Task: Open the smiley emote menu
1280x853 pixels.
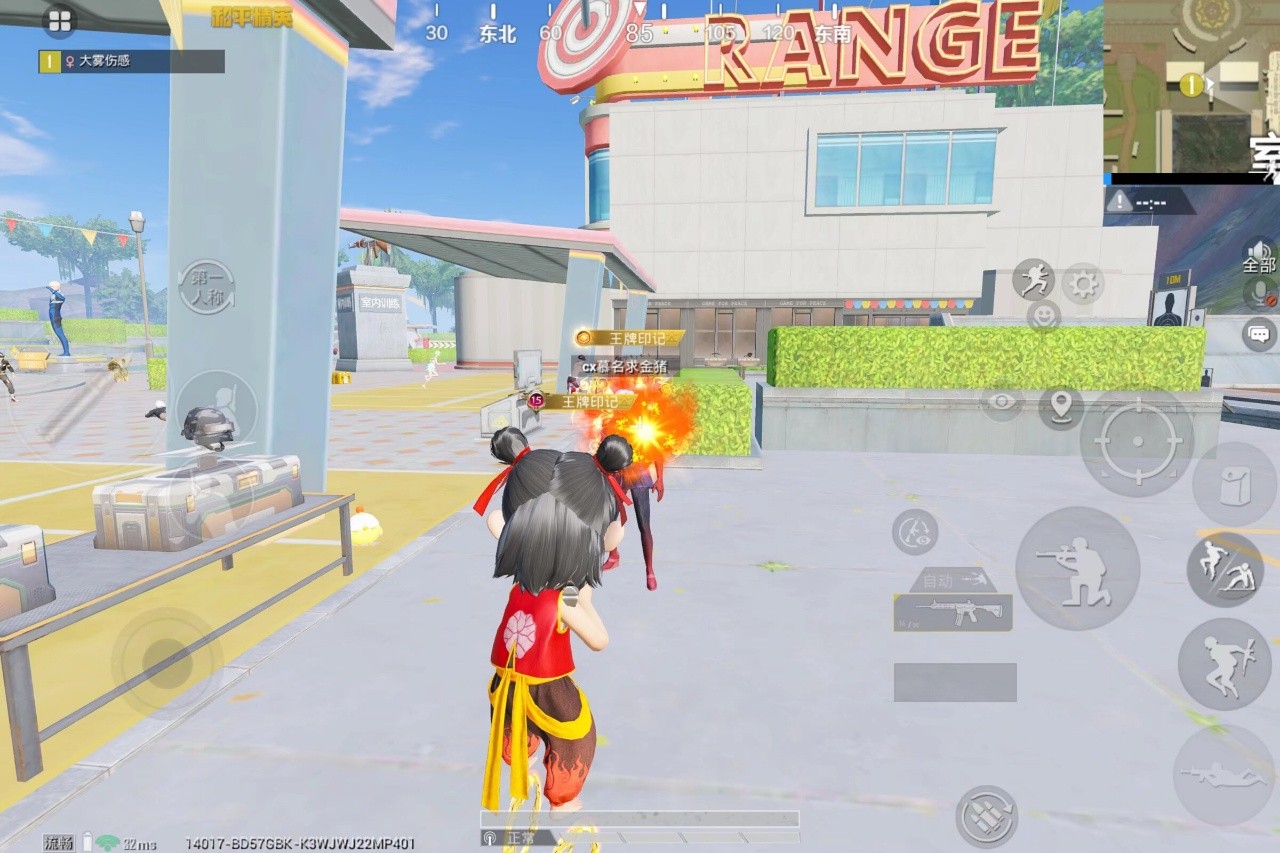Action: click(1043, 316)
